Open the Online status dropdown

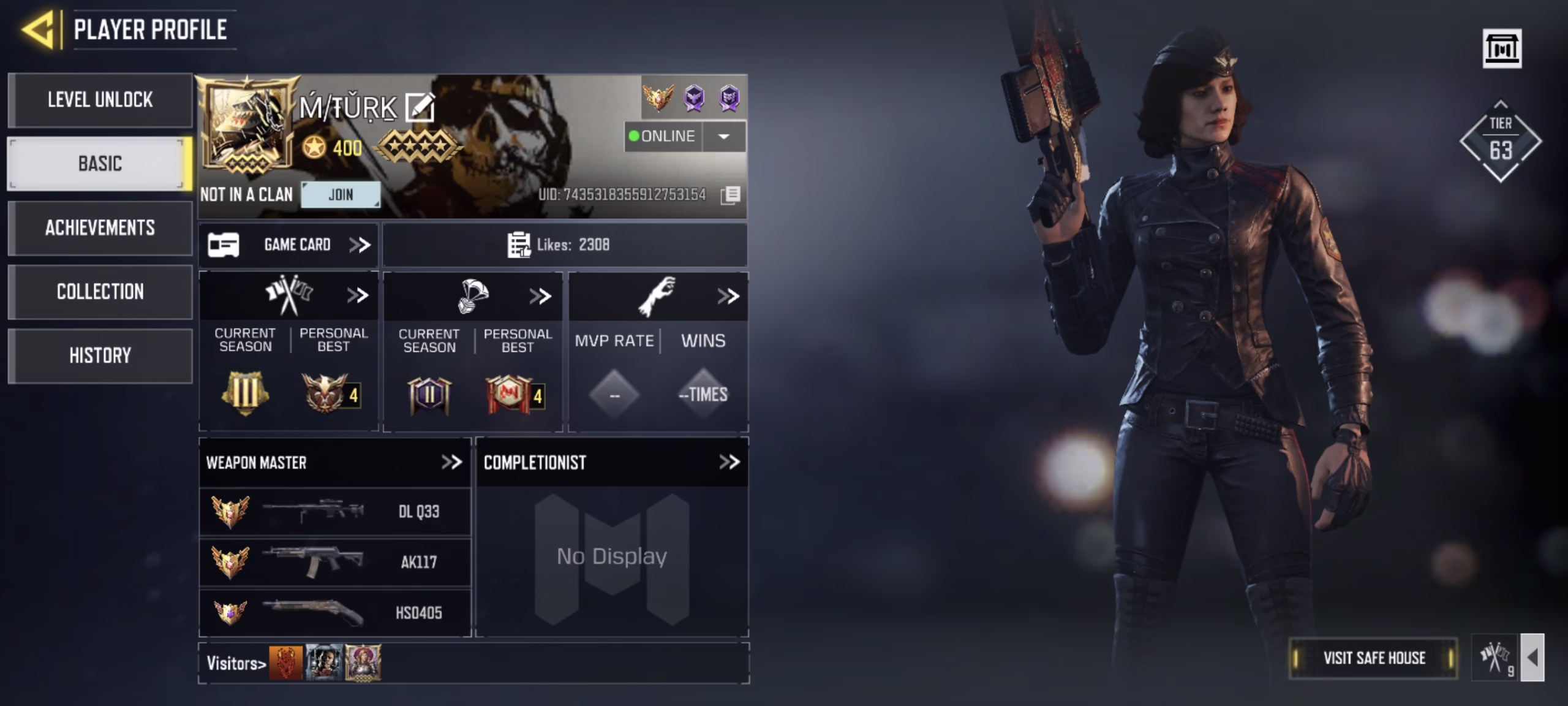[x=723, y=136]
